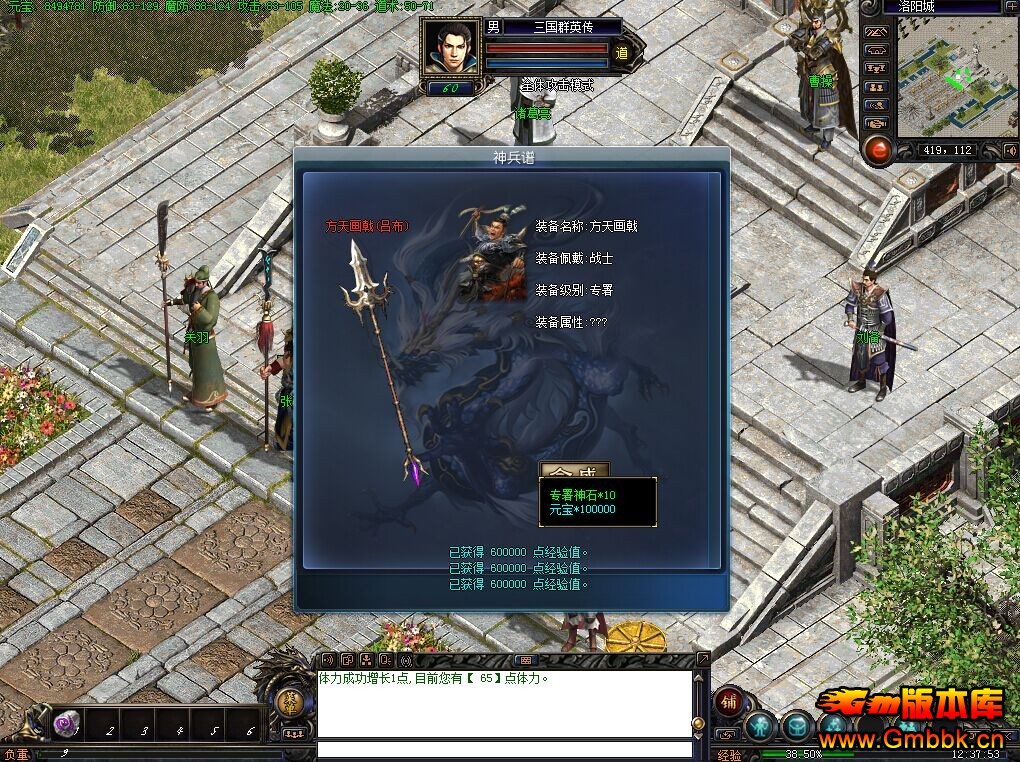This screenshot has width=1020, height=762.
Task: Click the 合成 synthesize button
Action: click(x=574, y=469)
